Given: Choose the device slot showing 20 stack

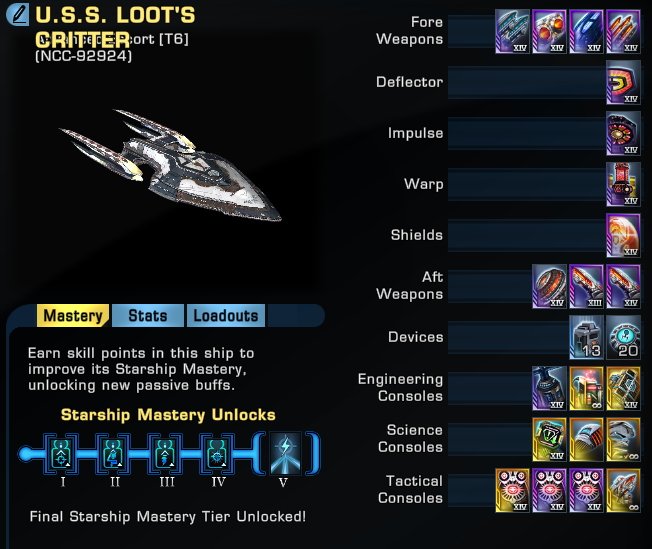Looking at the screenshot, I should (623, 337).
